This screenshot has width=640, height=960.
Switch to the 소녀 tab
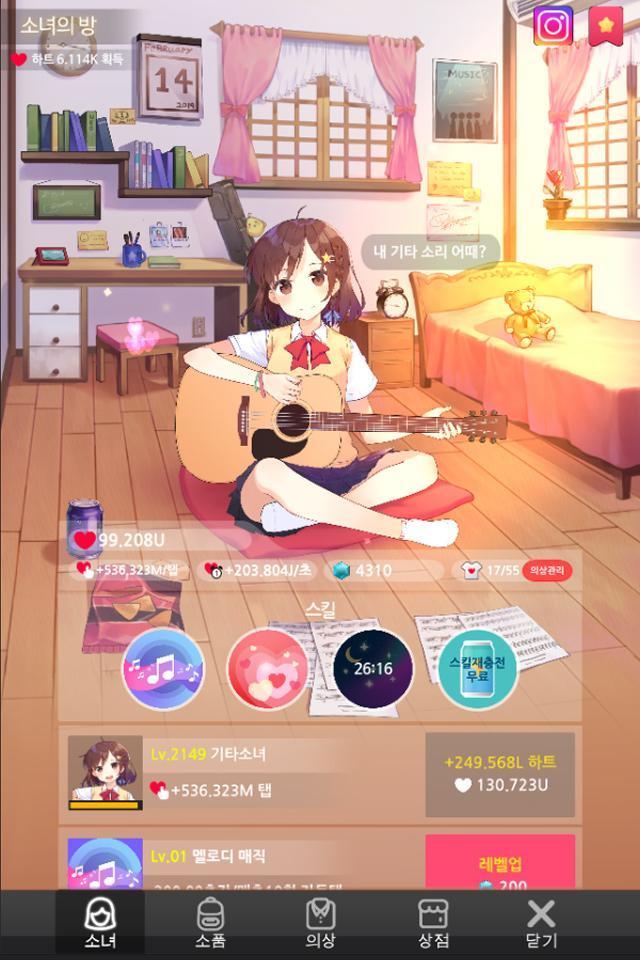click(100, 922)
